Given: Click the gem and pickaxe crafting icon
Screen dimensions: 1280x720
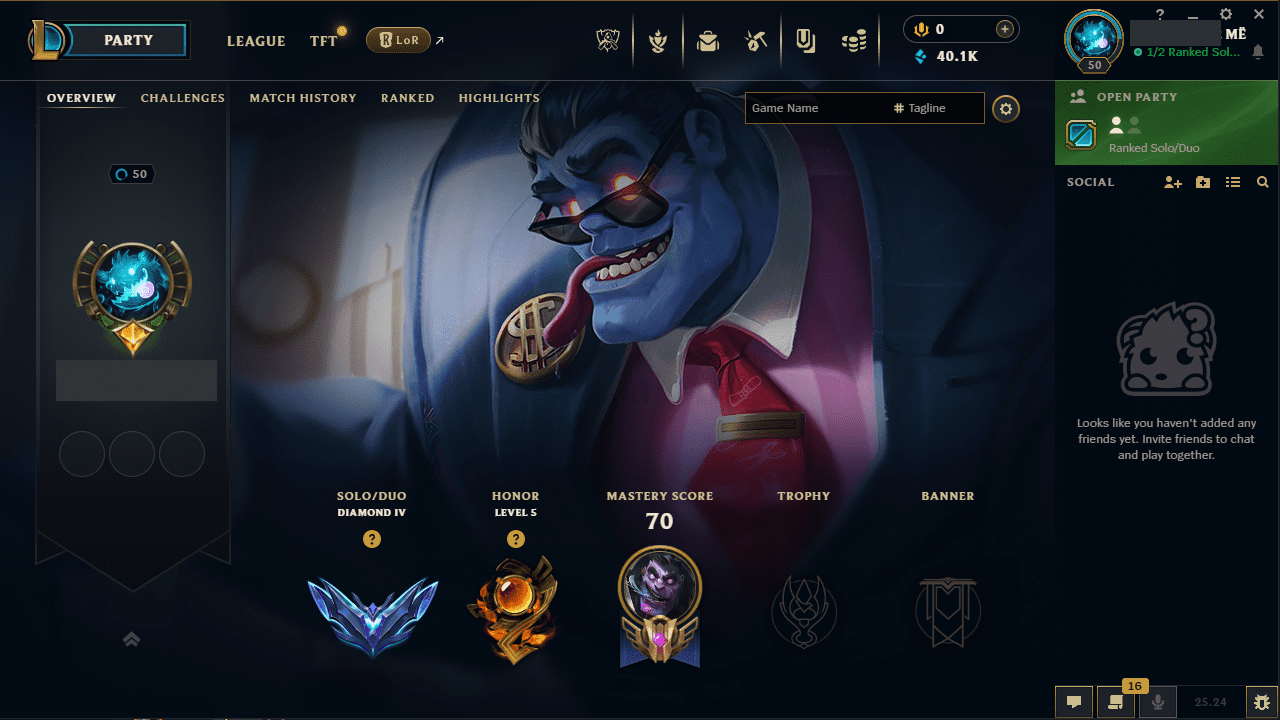Looking at the screenshot, I should tap(755, 41).
